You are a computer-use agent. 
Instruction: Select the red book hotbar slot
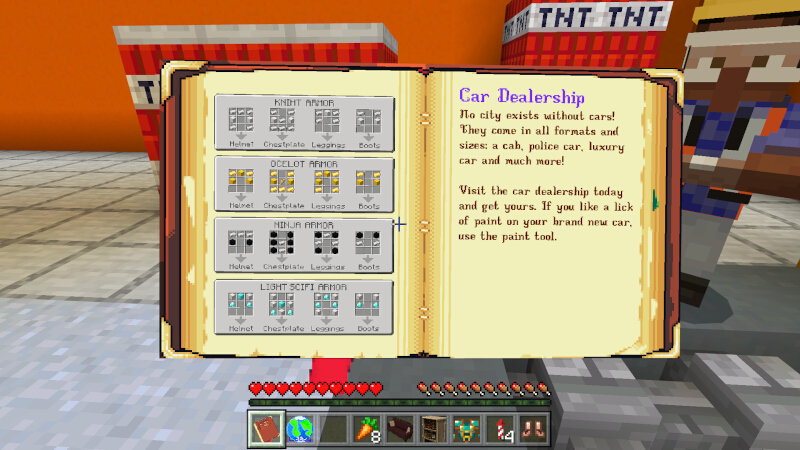[266, 428]
